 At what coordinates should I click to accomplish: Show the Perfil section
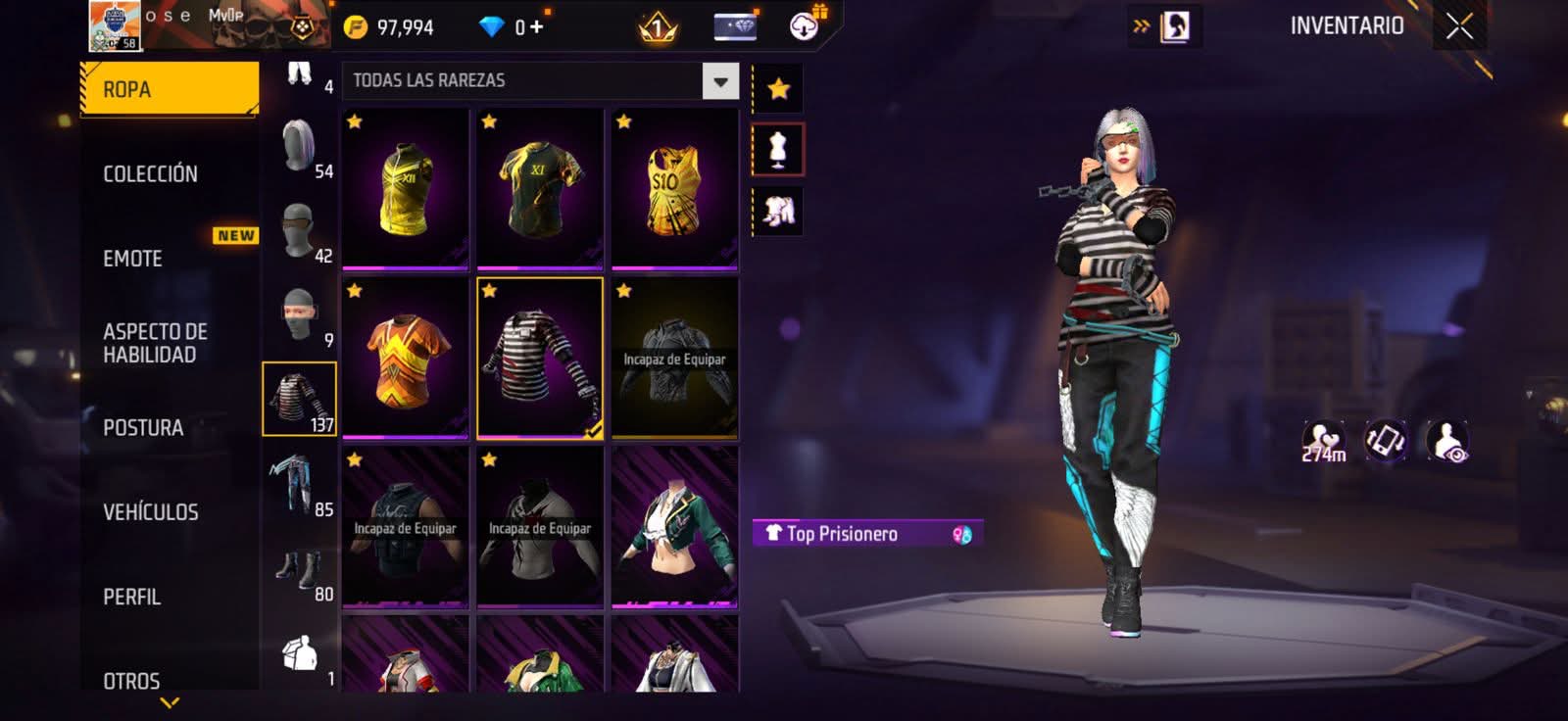click(x=132, y=597)
